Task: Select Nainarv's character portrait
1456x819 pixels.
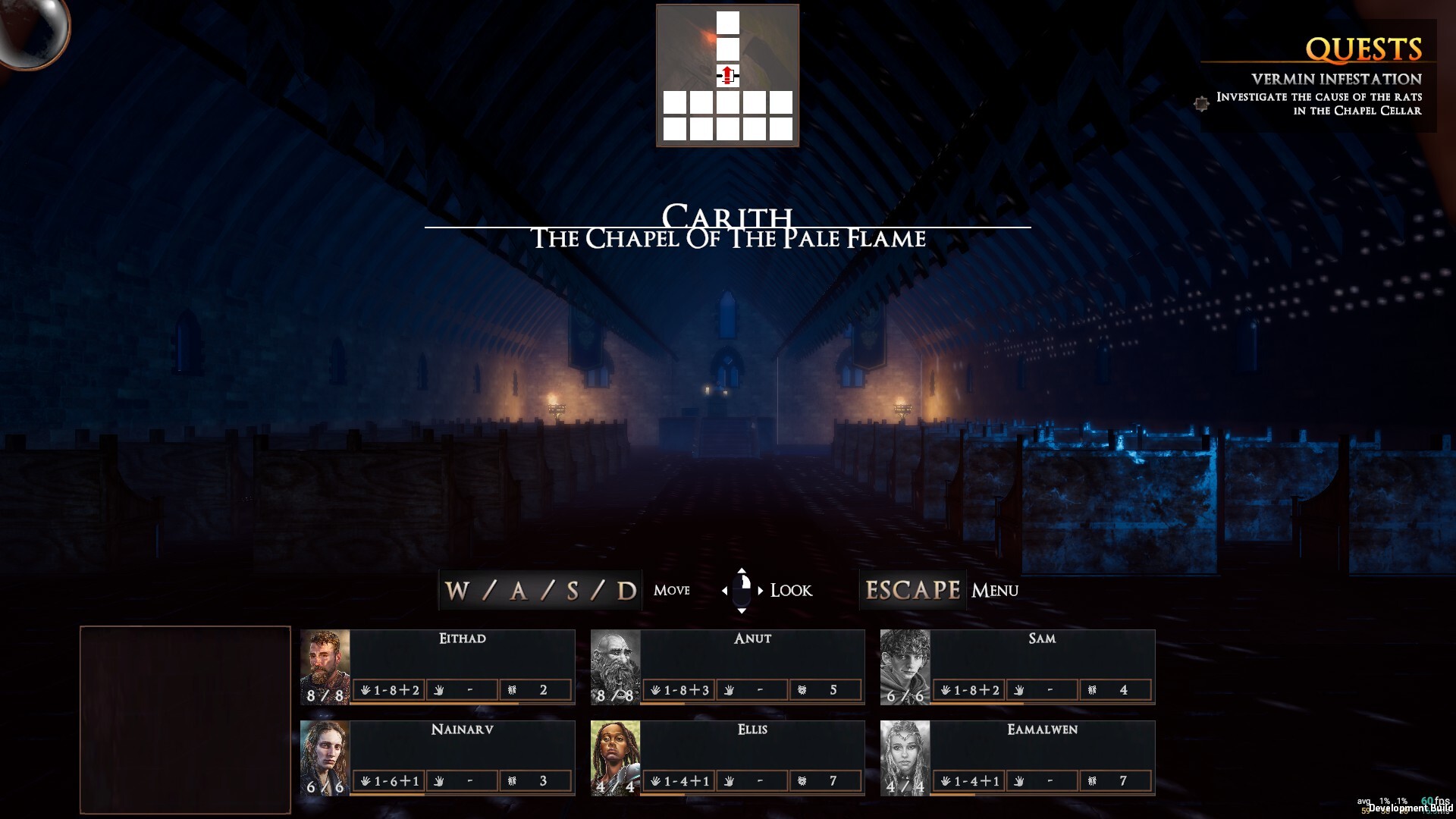Action: (x=325, y=758)
